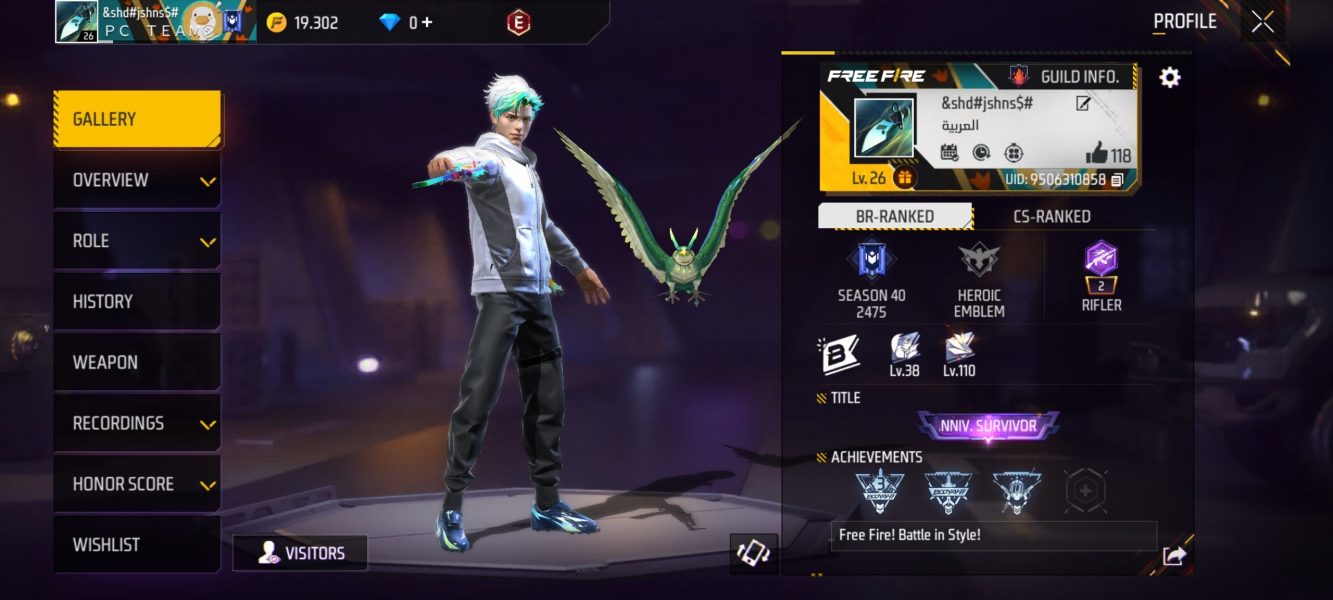
Task: Select the BR-Ranked tab
Action: click(x=894, y=216)
